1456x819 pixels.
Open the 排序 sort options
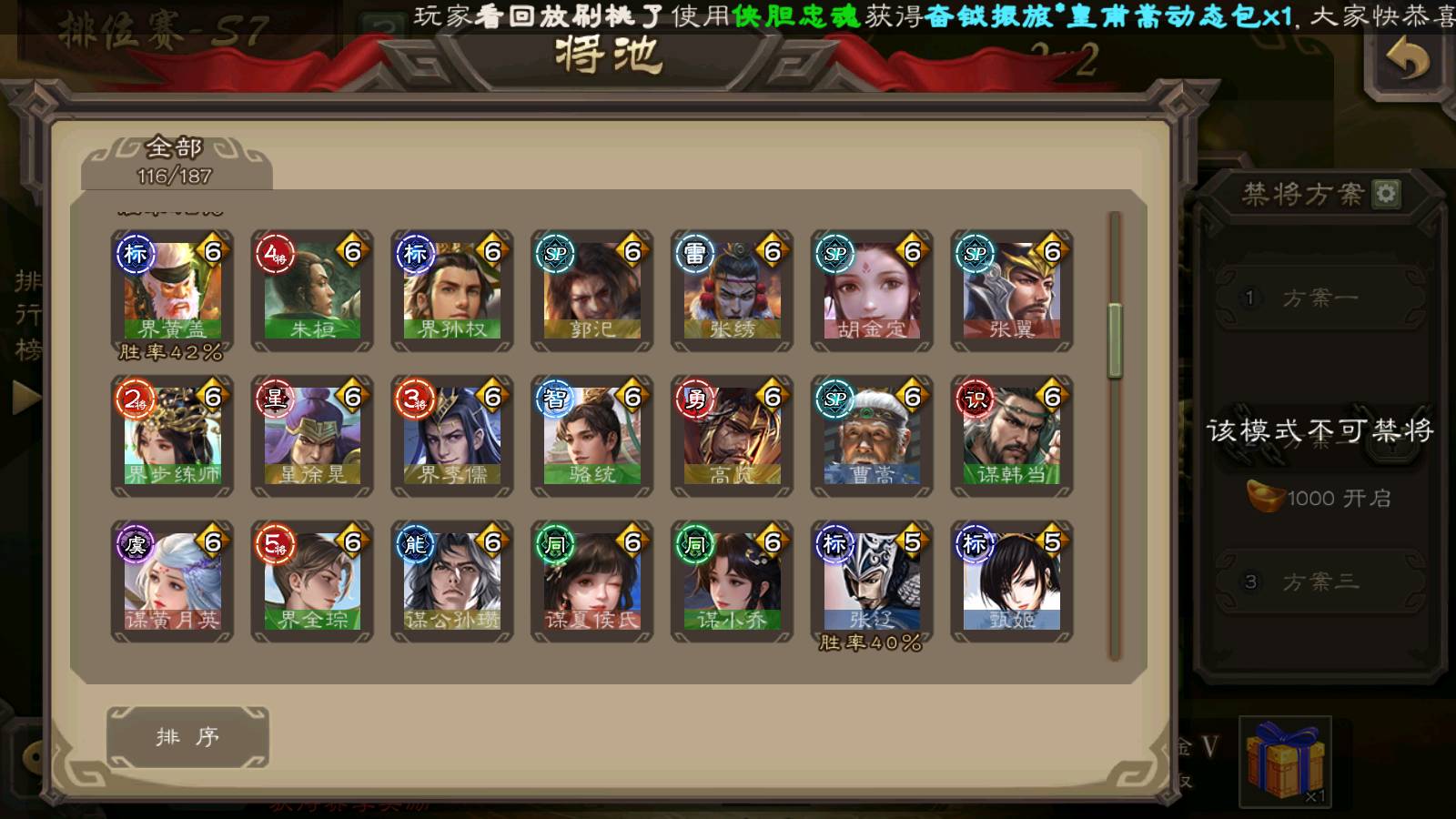(x=187, y=737)
